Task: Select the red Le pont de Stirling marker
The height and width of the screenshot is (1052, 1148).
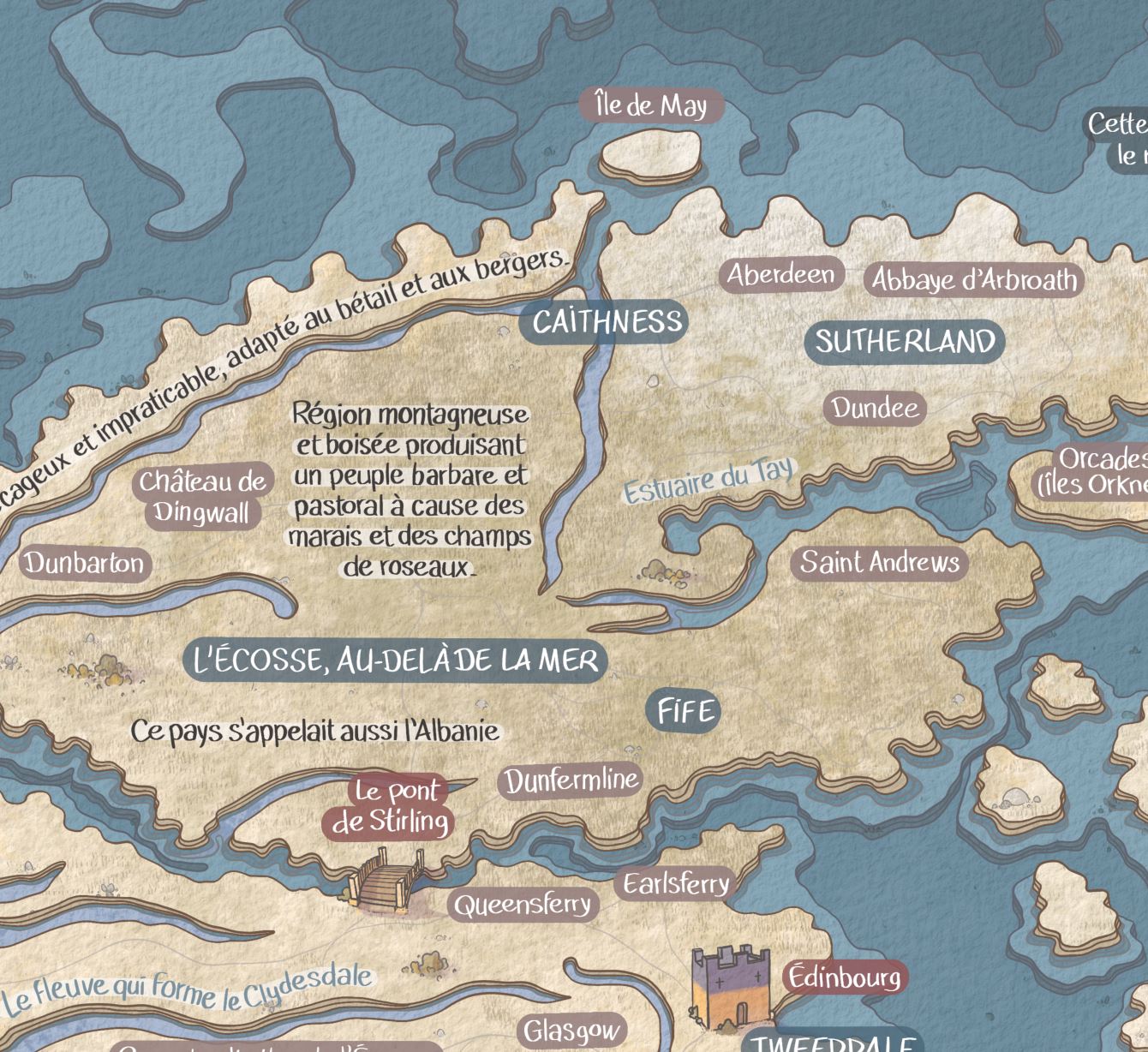Action: coord(390,806)
